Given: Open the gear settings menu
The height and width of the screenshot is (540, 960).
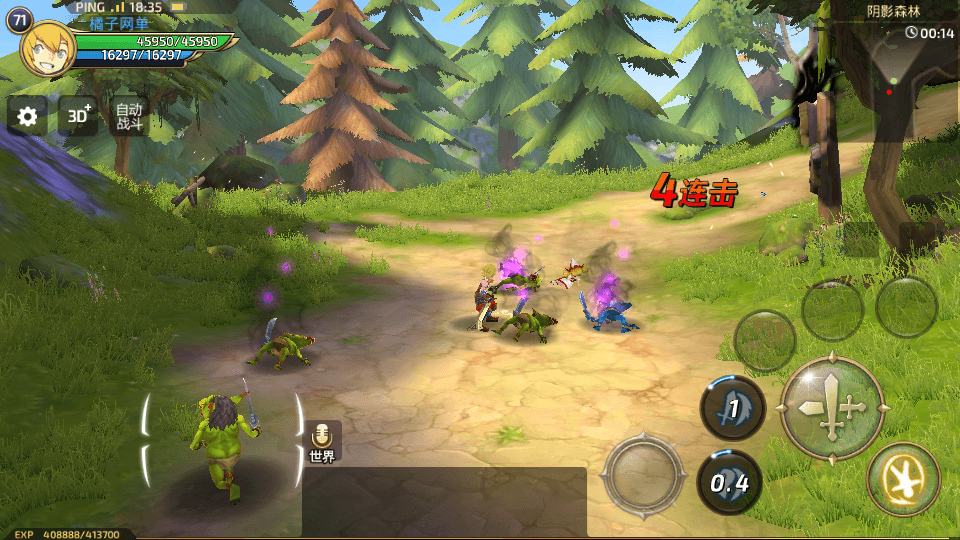Looking at the screenshot, I should [27, 116].
